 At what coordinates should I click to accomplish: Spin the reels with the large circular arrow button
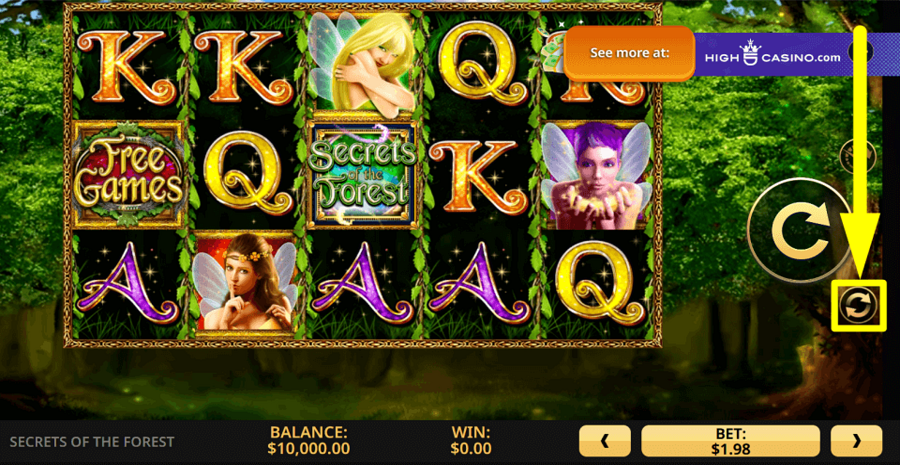click(x=801, y=230)
